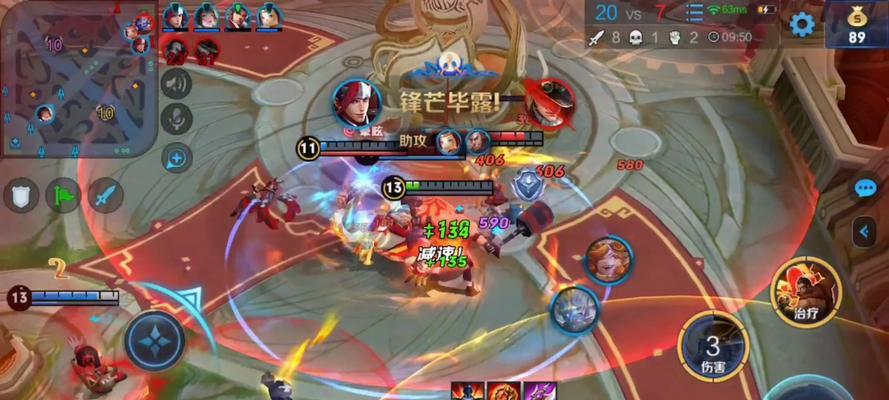The height and width of the screenshot is (400, 889).
Task: Collapse the side panel with the arrow
Action: point(865,232)
